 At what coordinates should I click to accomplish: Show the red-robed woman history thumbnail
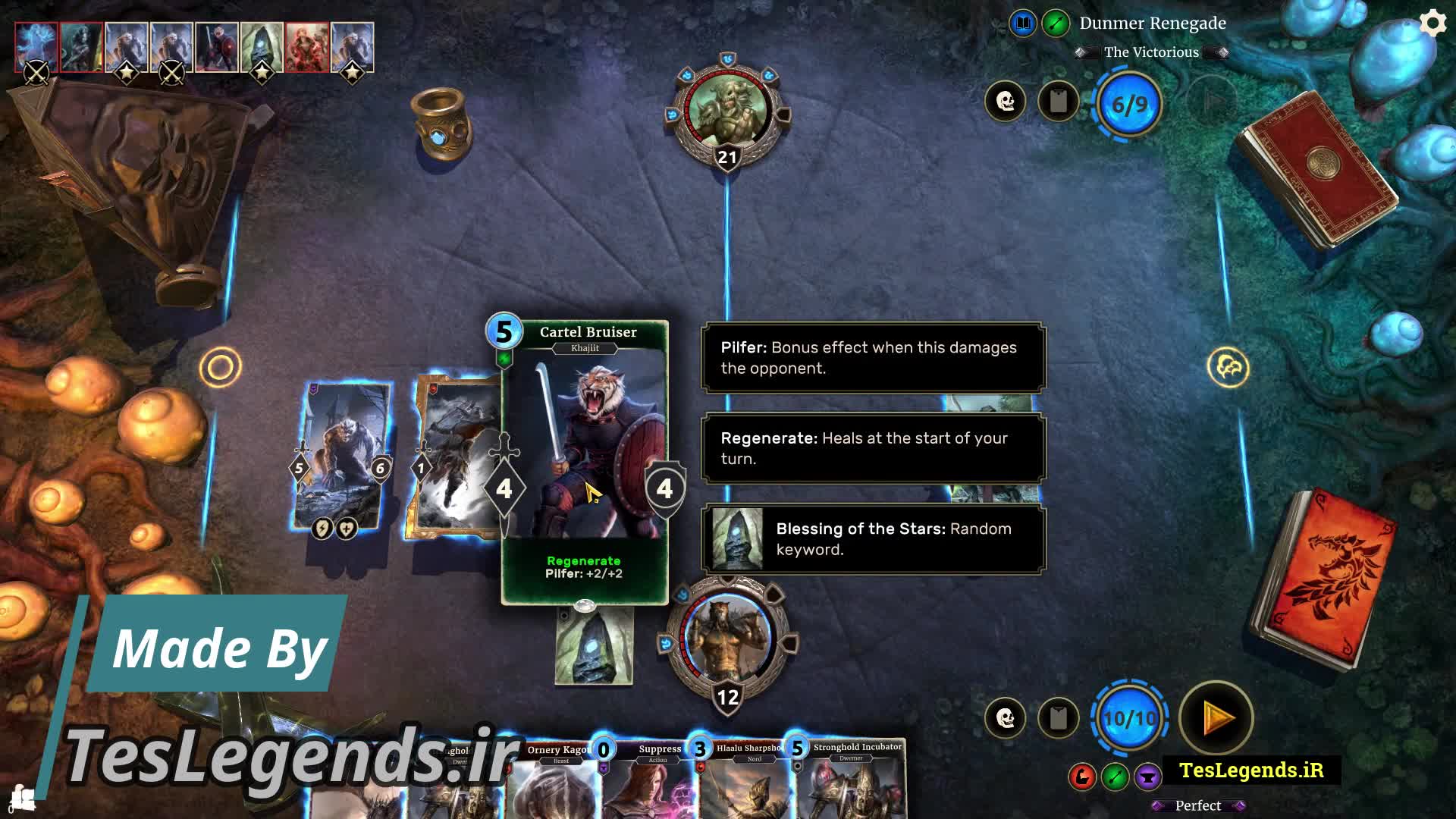click(x=307, y=47)
